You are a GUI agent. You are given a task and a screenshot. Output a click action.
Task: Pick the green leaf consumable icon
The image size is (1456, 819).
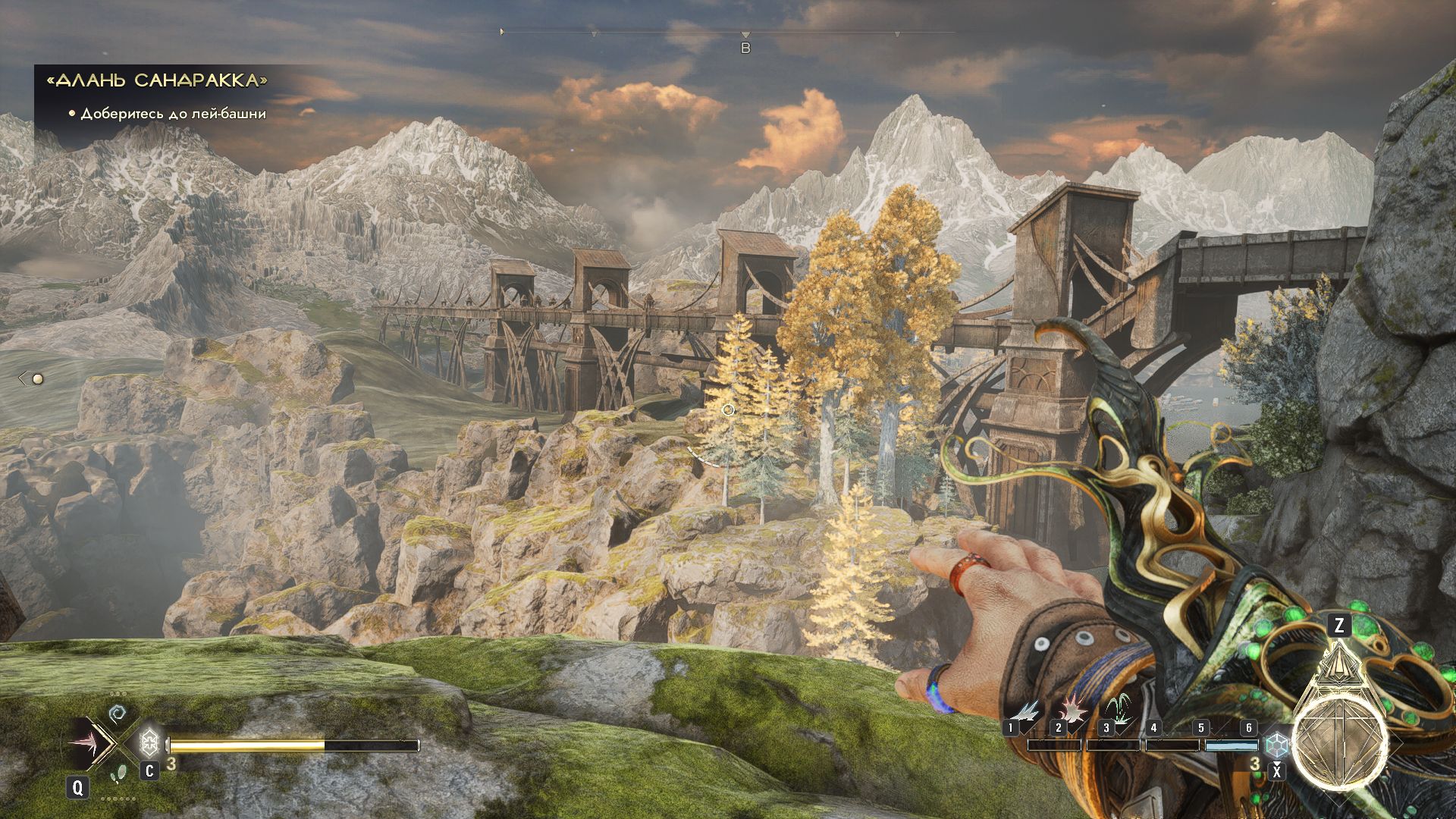[x=118, y=773]
